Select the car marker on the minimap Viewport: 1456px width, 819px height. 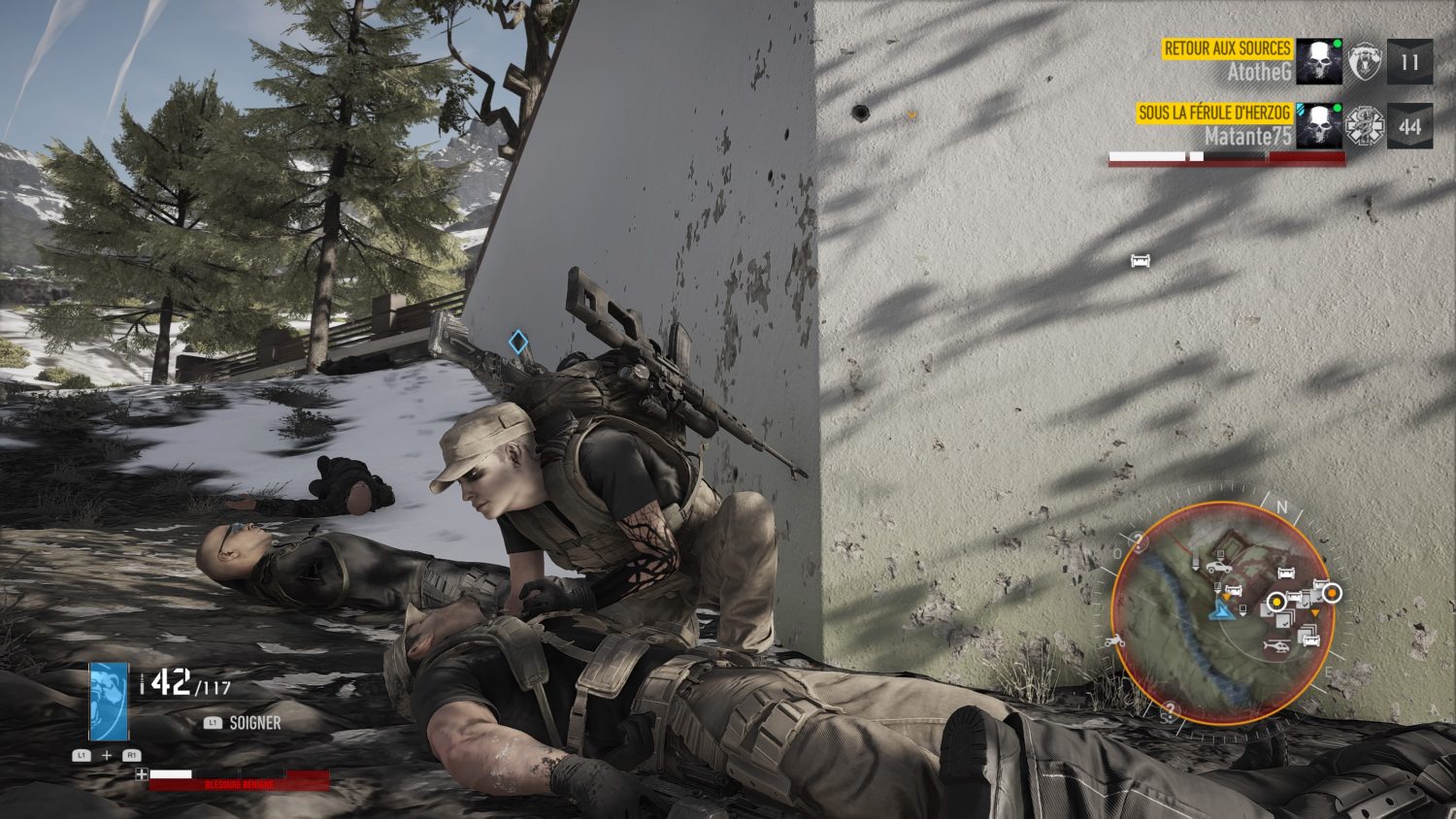(1218, 567)
